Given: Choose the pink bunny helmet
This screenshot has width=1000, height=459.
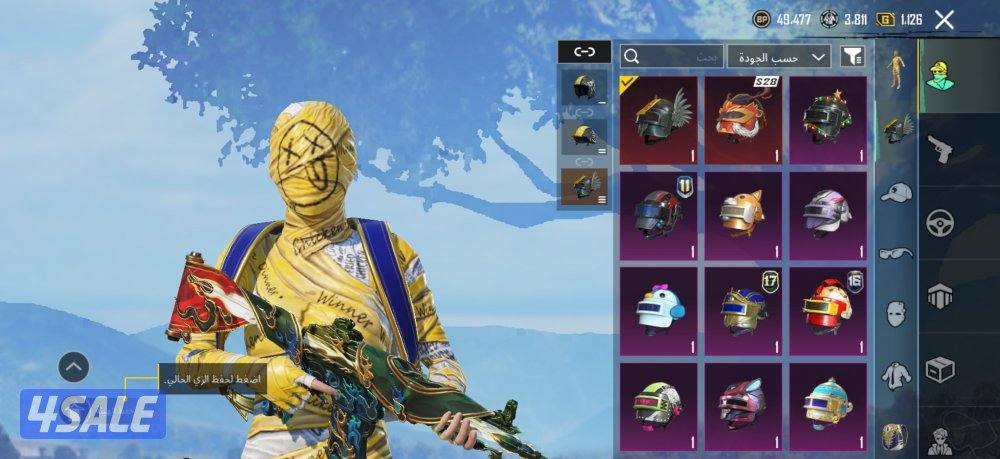Looking at the screenshot, I should coord(743,403).
